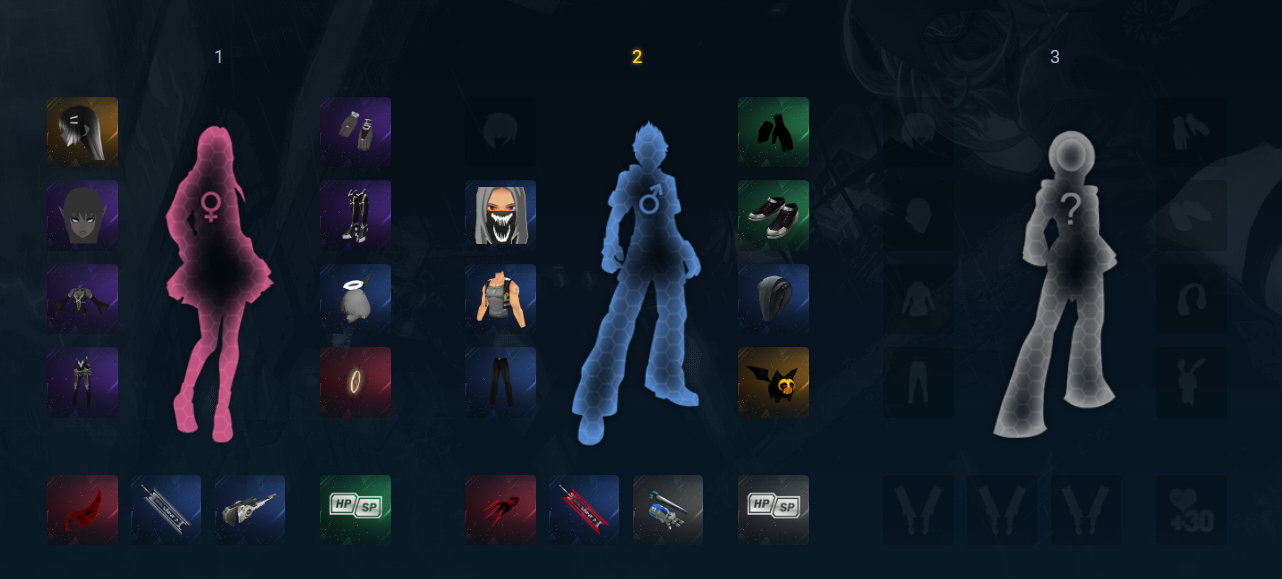The width and height of the screenshot is (1282, 579).
Task: Choose the black sneakers slot
Action: click(x=773, y=215)
